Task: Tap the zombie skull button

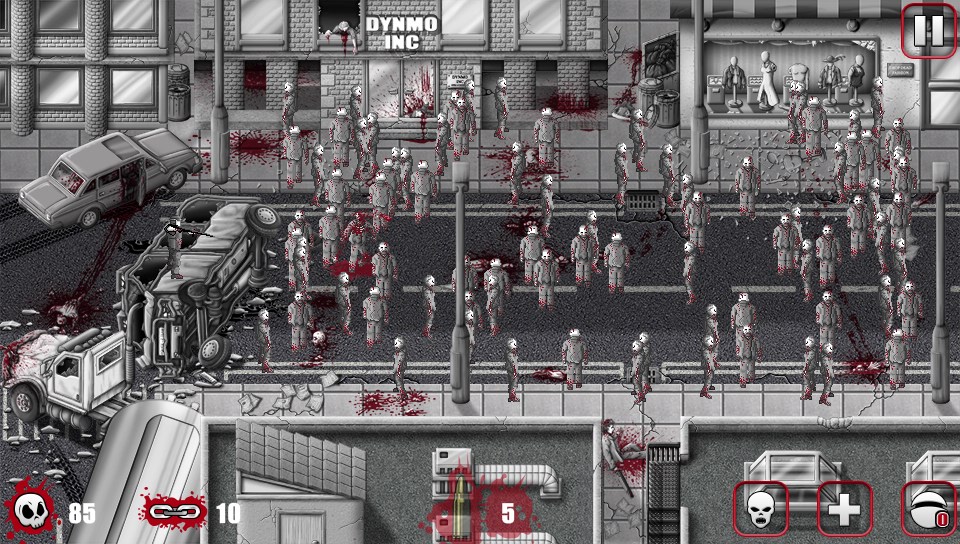Action: click(x=761, y=510)
